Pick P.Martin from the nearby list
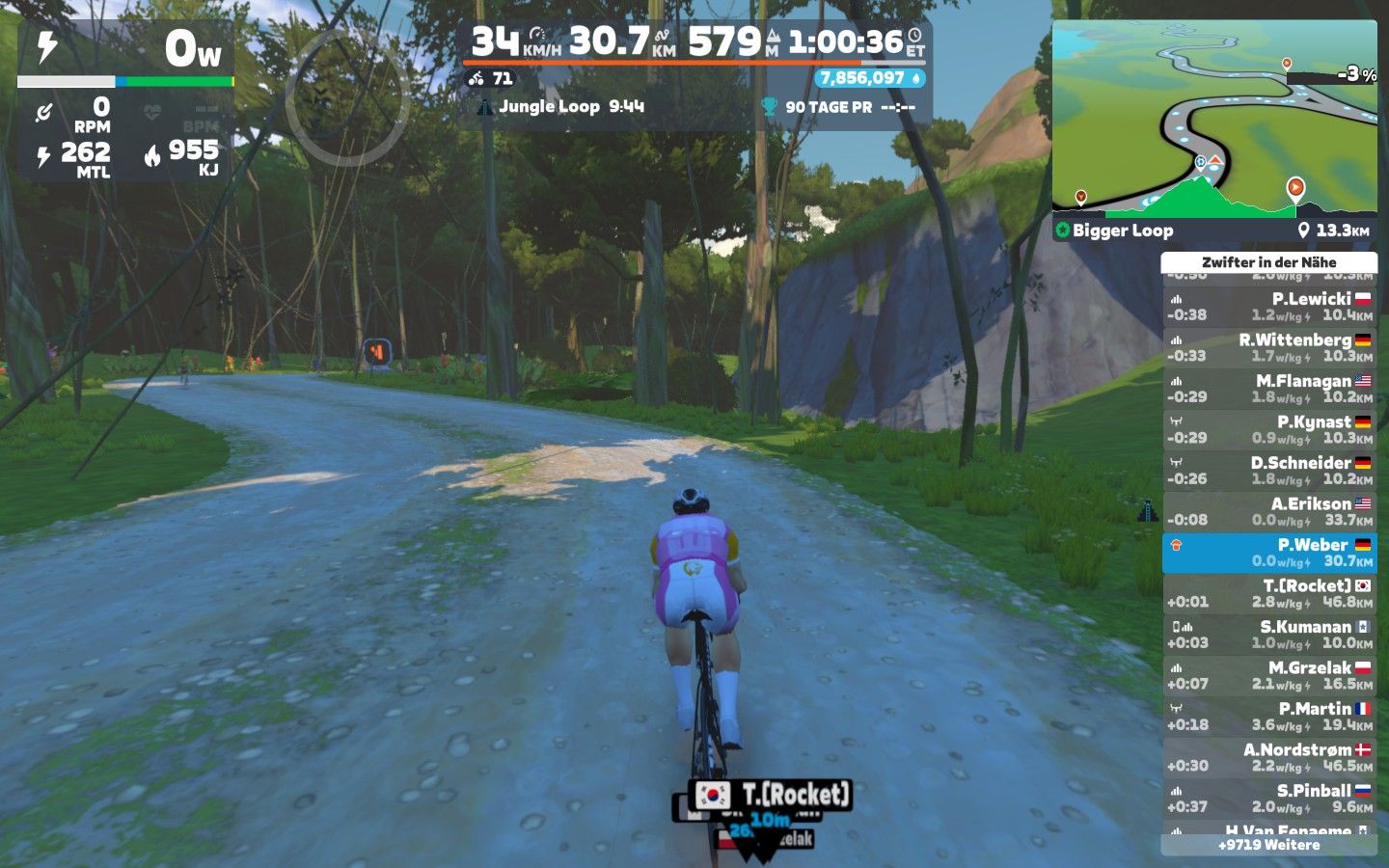Viewport: 1389px width, 868px height. [1268, 717]
